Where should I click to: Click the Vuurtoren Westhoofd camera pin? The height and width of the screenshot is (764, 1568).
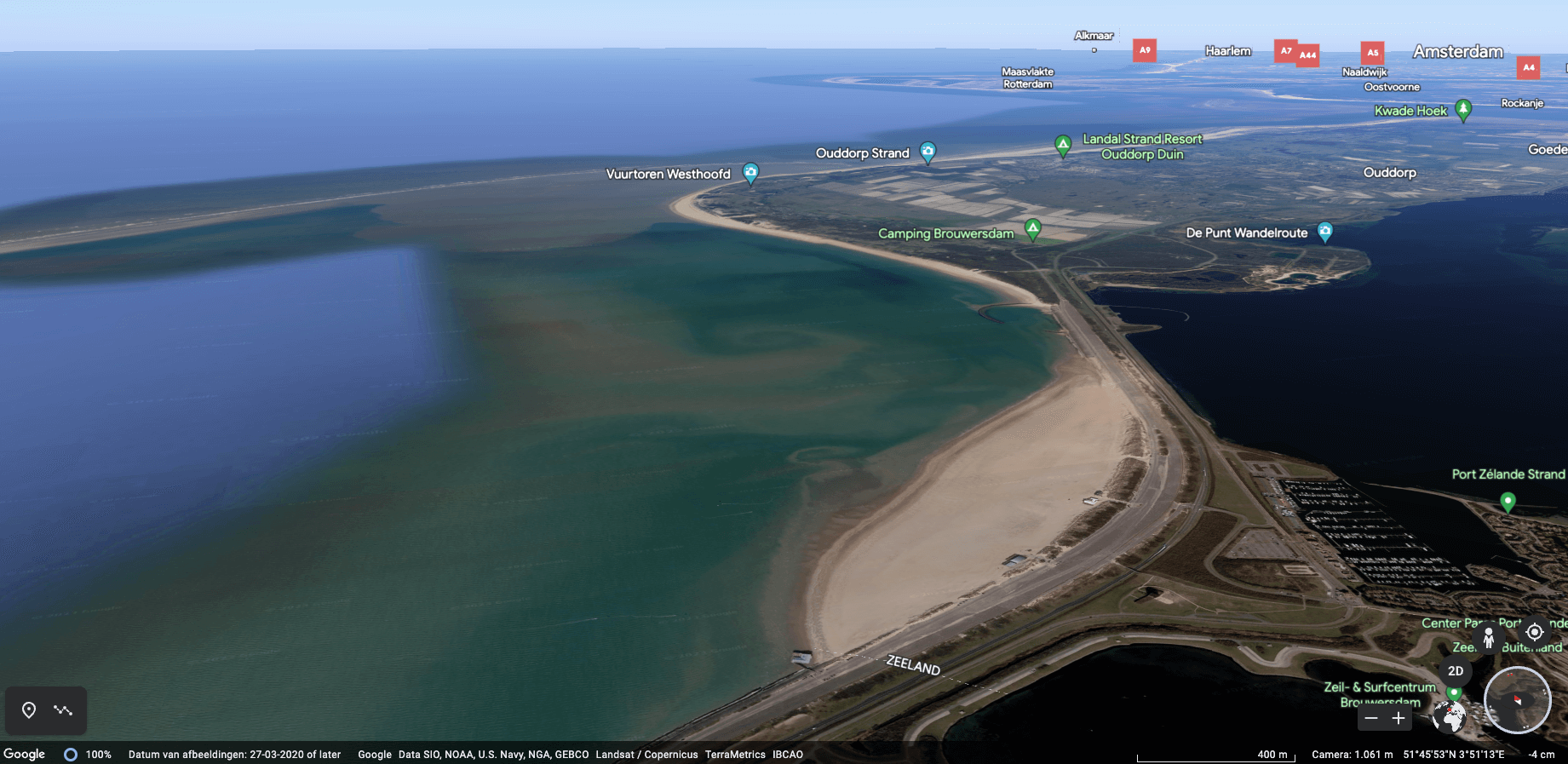click(750, 173)
